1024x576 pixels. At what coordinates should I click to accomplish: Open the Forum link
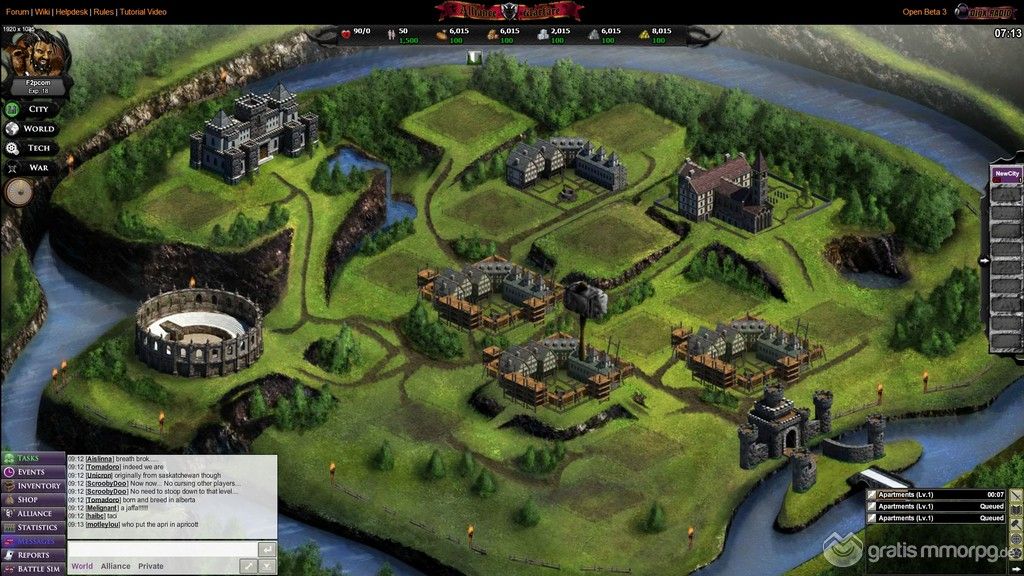16,12
